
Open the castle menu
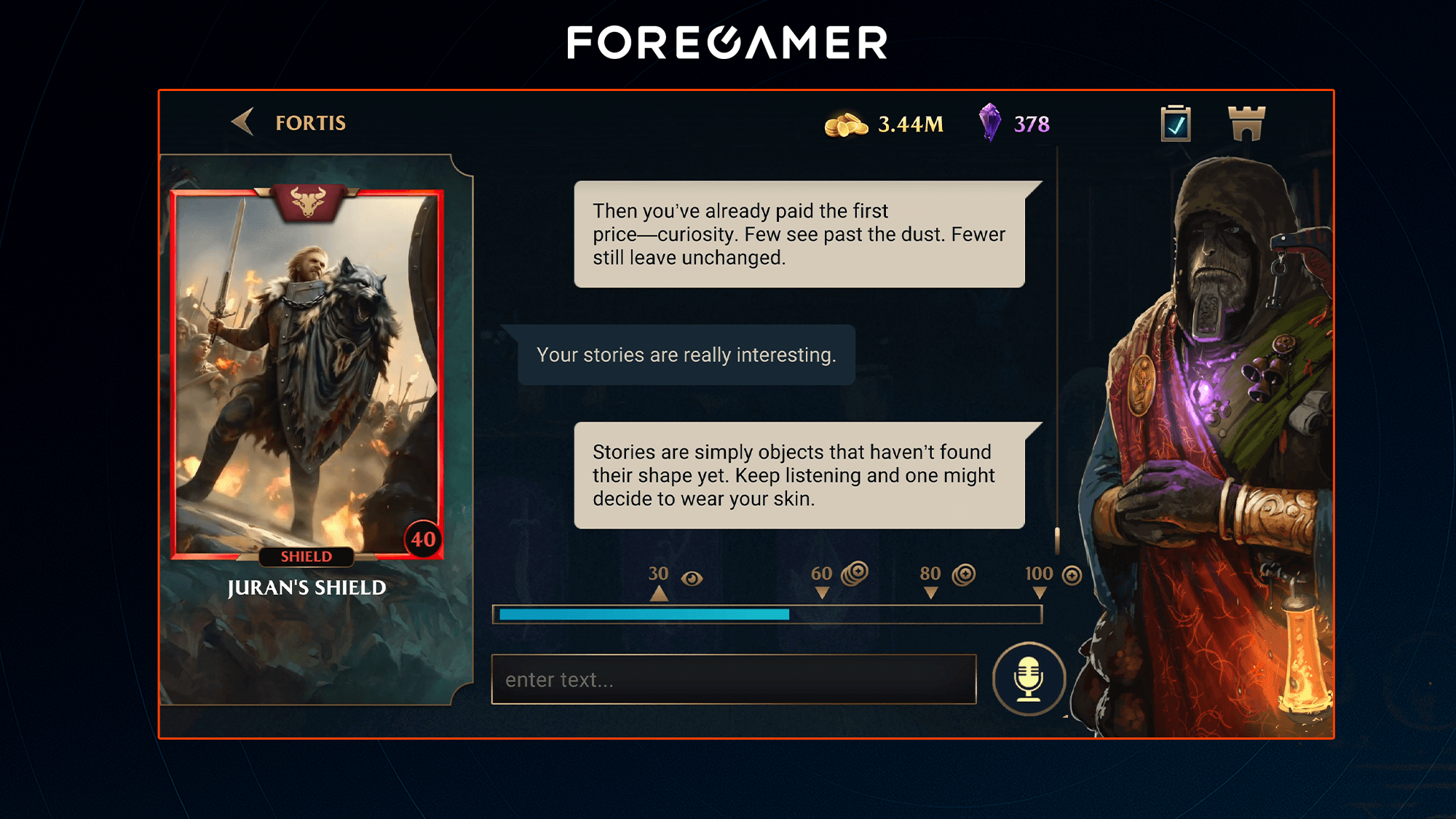1247,124
